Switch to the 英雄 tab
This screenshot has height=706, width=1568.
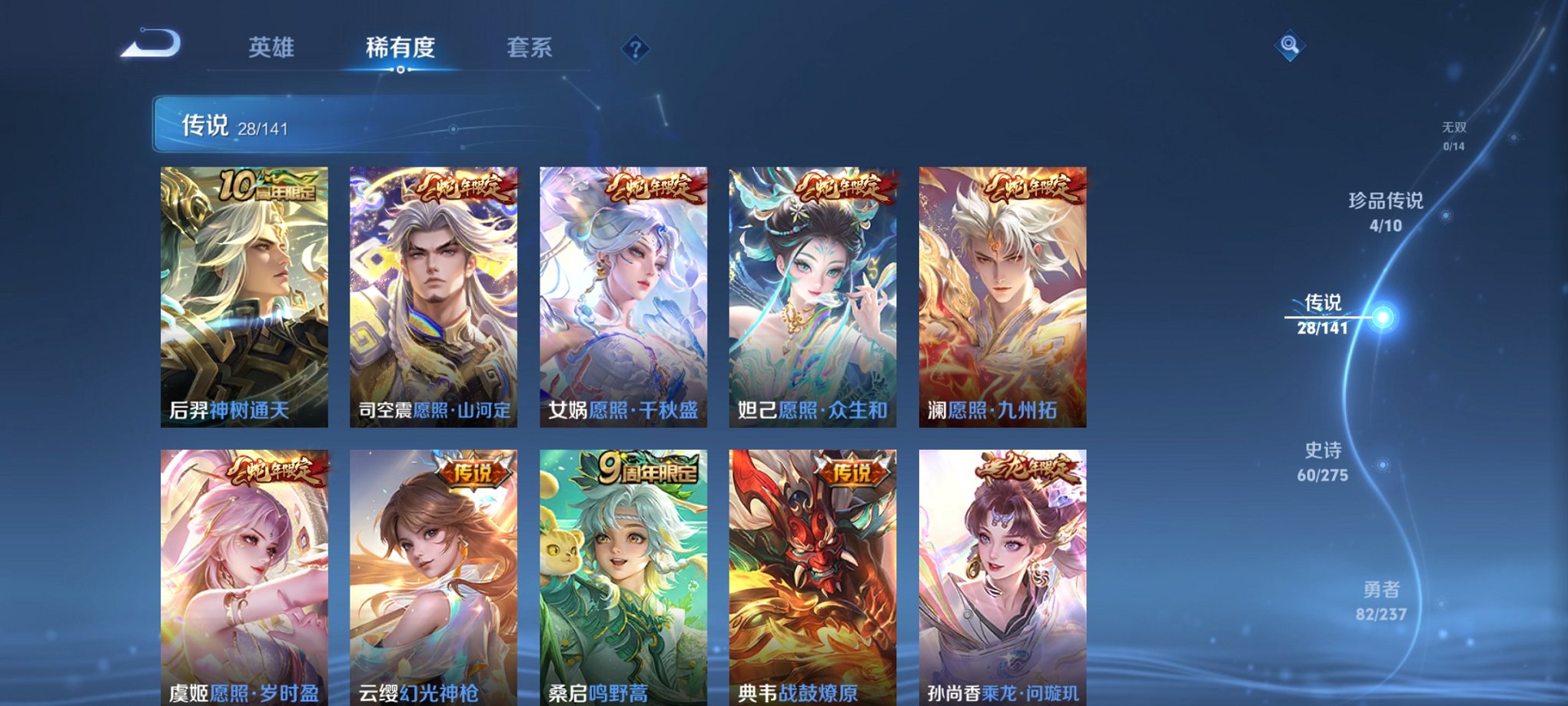pos(272,46)
